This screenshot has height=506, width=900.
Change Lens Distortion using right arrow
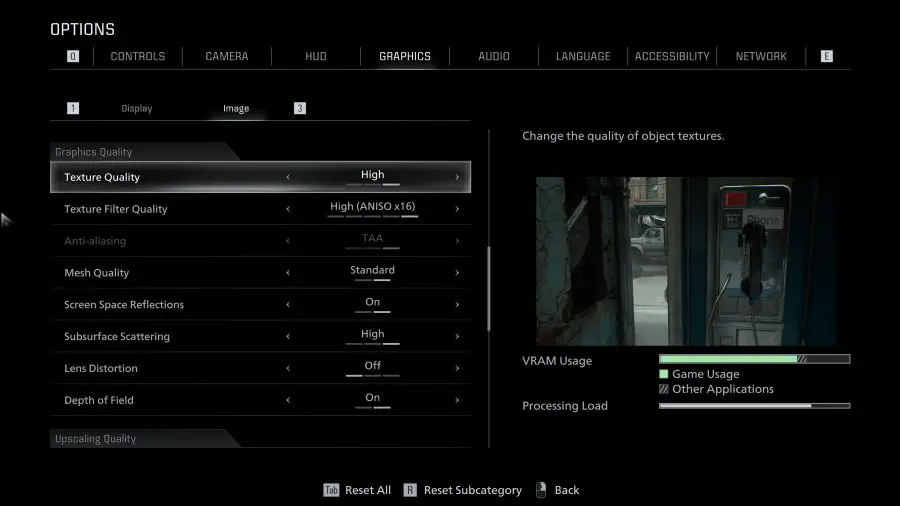pyautogui.click(x=457, y=369)
